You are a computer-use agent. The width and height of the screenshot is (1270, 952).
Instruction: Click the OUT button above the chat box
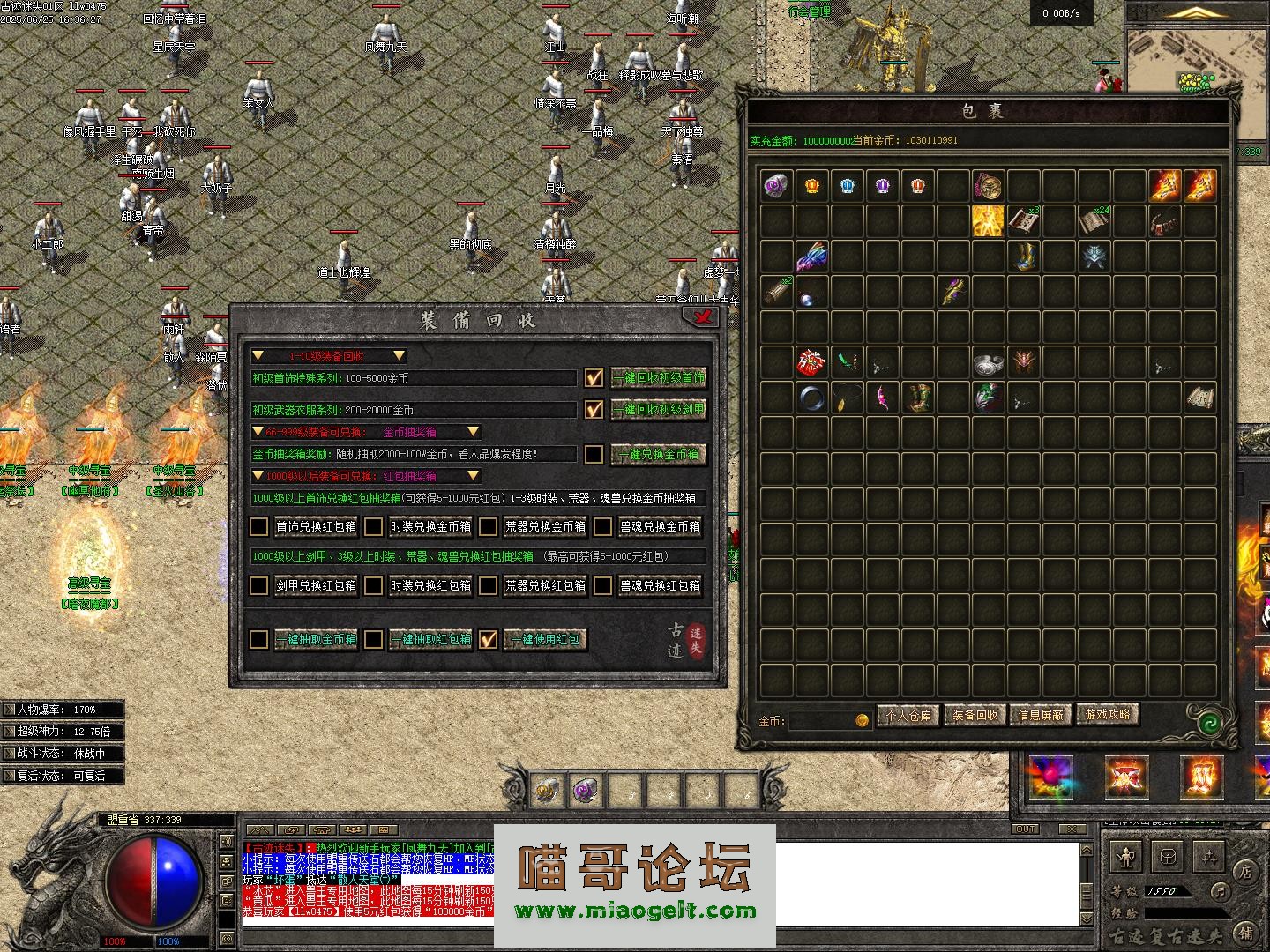pyautogui.click(x=1025, y=829)
